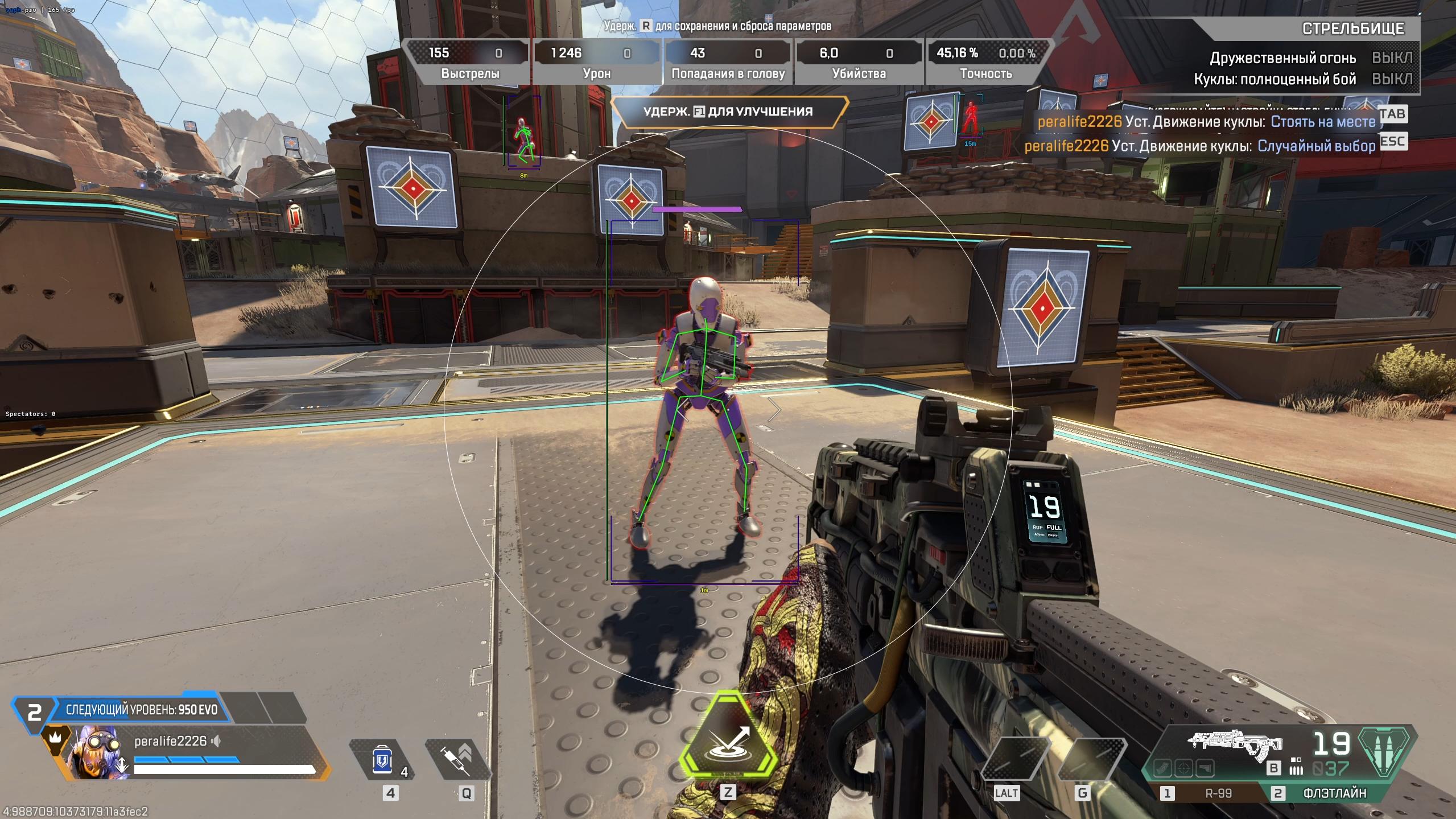Viewport: 1456px width, 819px height.
Task: Toggle Куклы: полноценный бой setting
Action: coord(1391,79)
